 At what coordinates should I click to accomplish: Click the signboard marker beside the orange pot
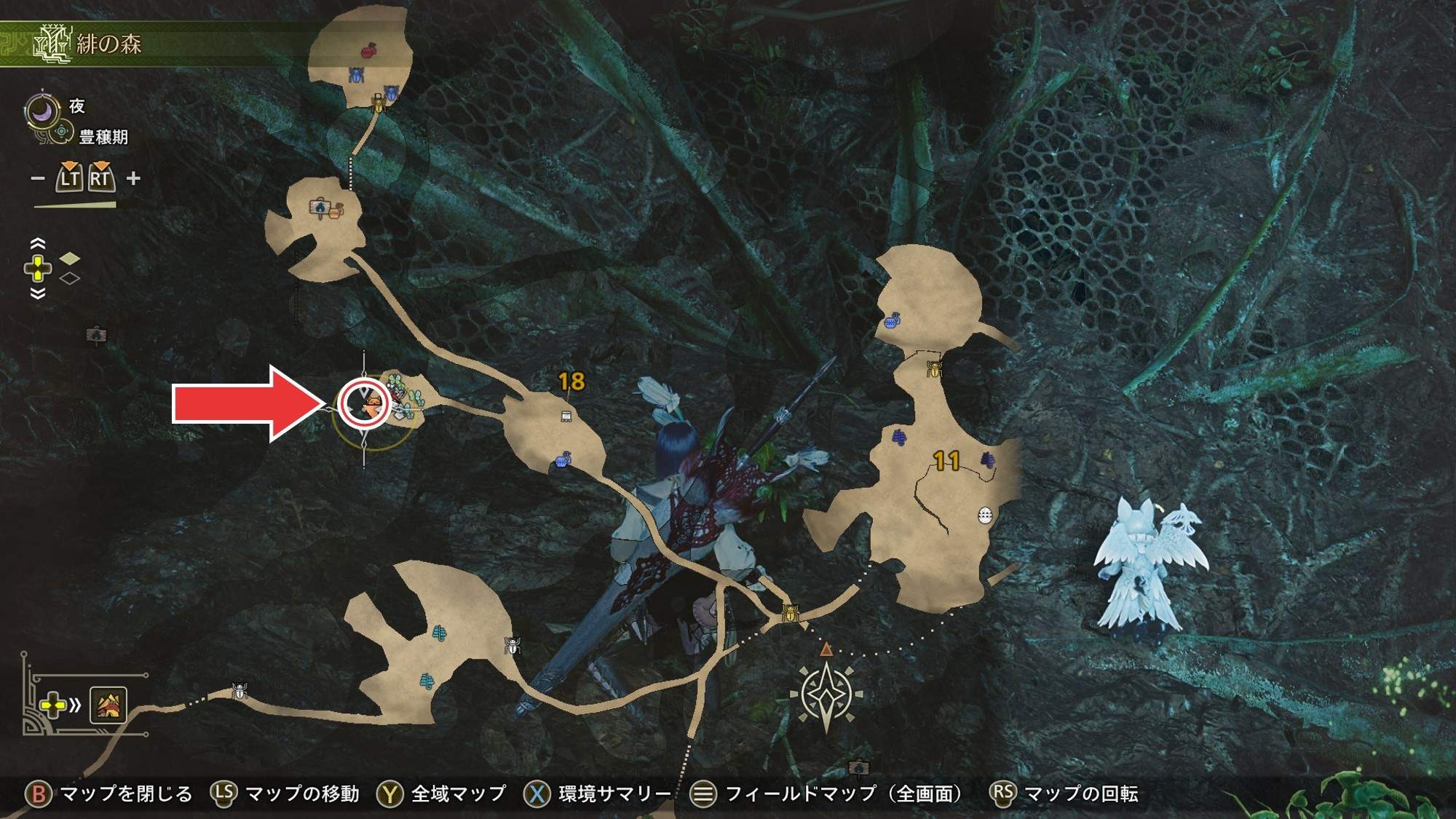[x=320, y=209]
